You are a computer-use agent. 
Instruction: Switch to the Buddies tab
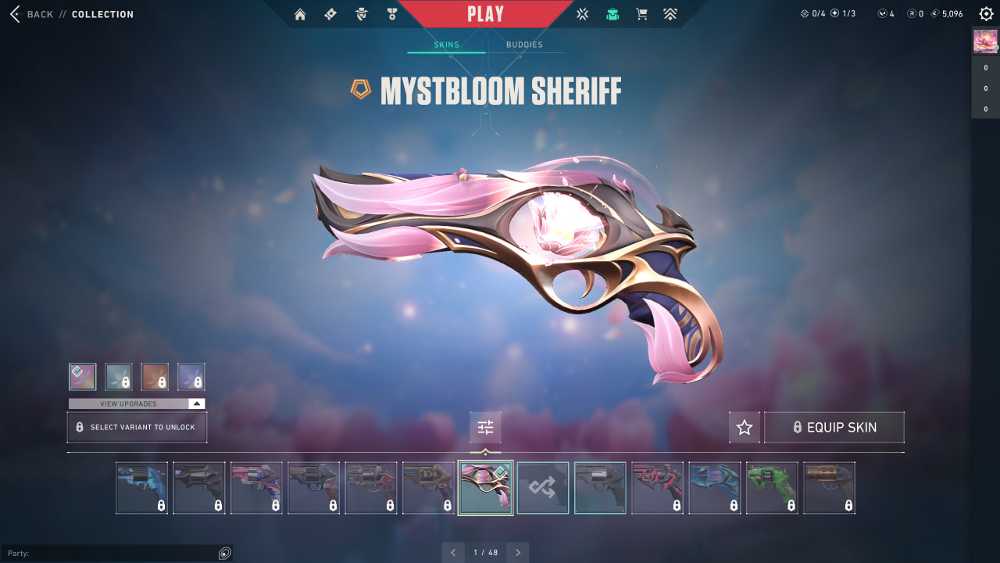[524, 45]
